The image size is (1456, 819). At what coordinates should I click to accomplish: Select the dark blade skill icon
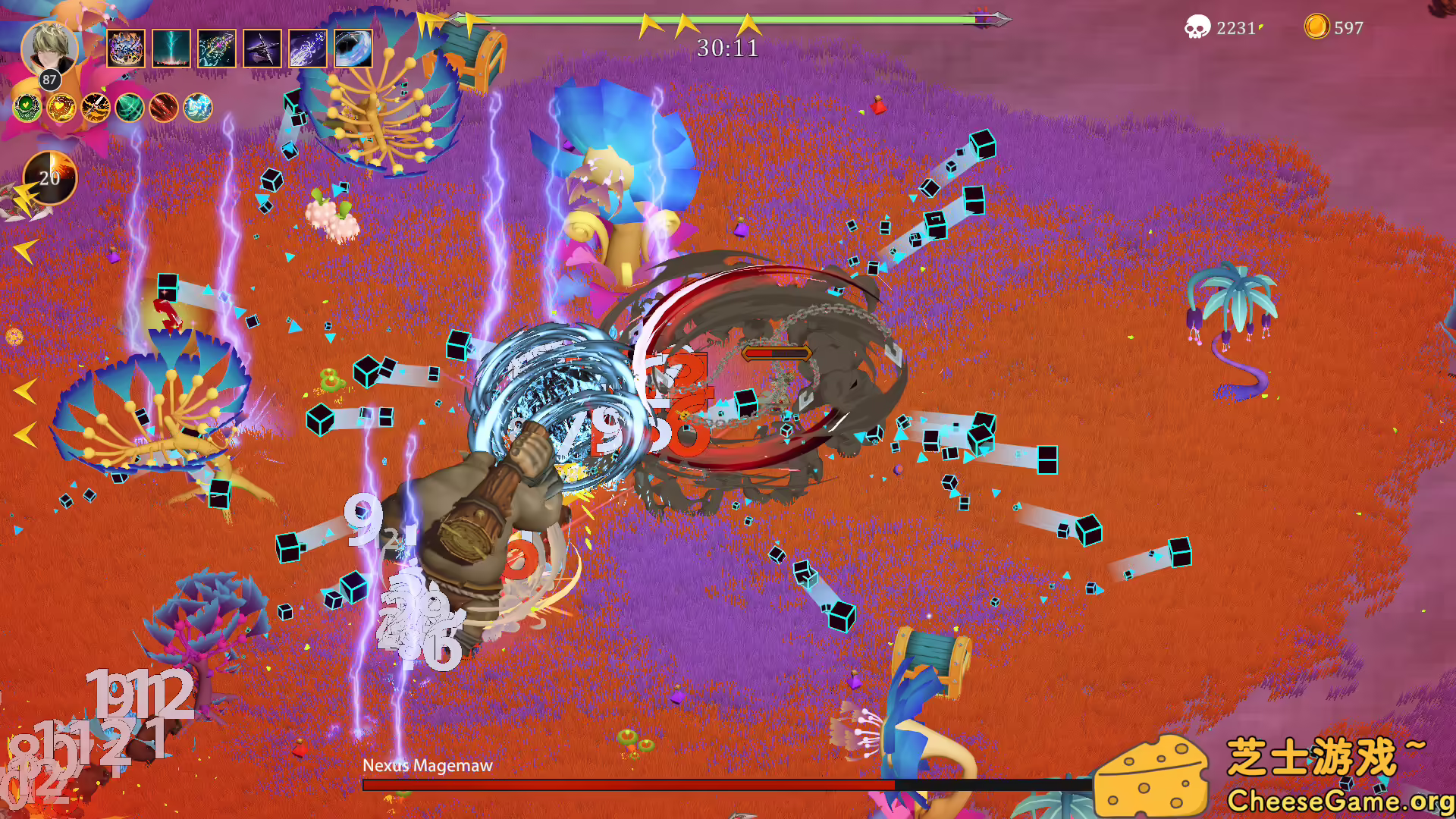tap(262, 48)
